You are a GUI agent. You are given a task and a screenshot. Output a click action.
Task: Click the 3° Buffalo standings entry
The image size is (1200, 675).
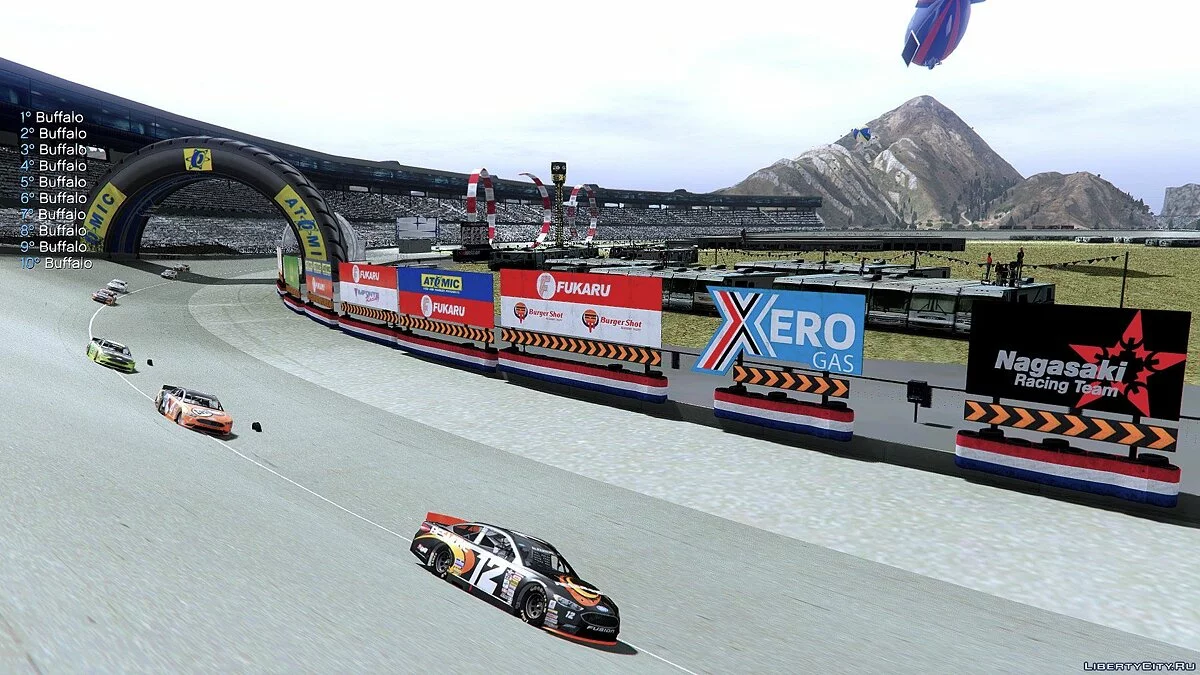(x=53, y=149)
